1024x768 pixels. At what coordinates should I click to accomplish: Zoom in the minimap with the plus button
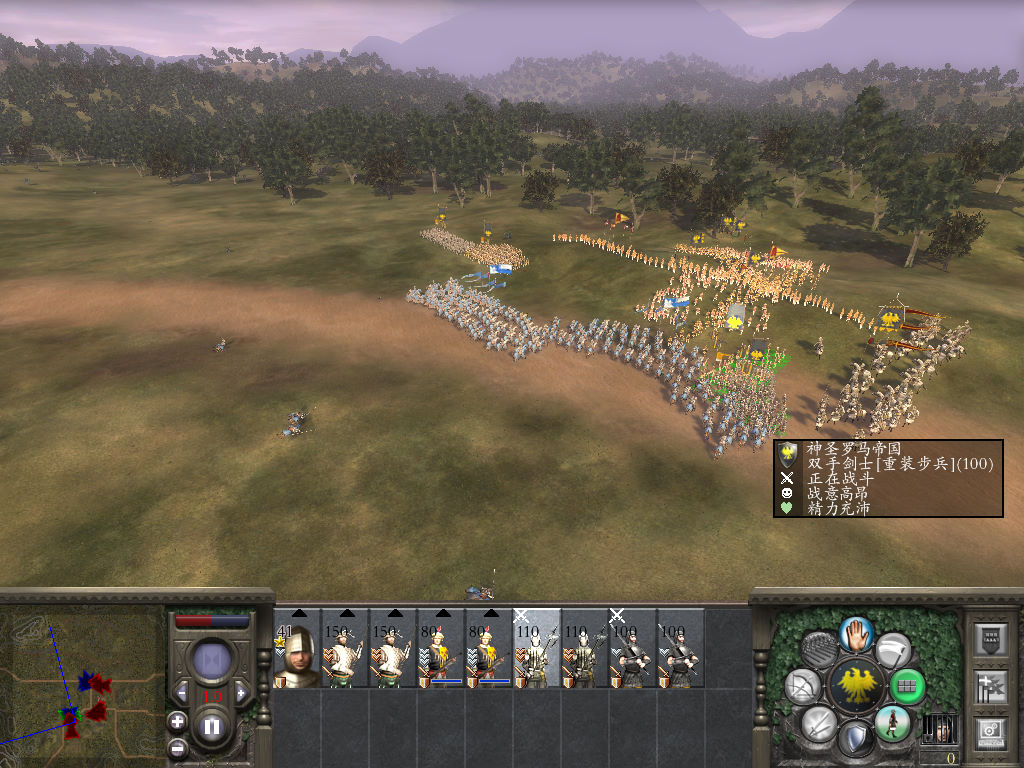177,720
